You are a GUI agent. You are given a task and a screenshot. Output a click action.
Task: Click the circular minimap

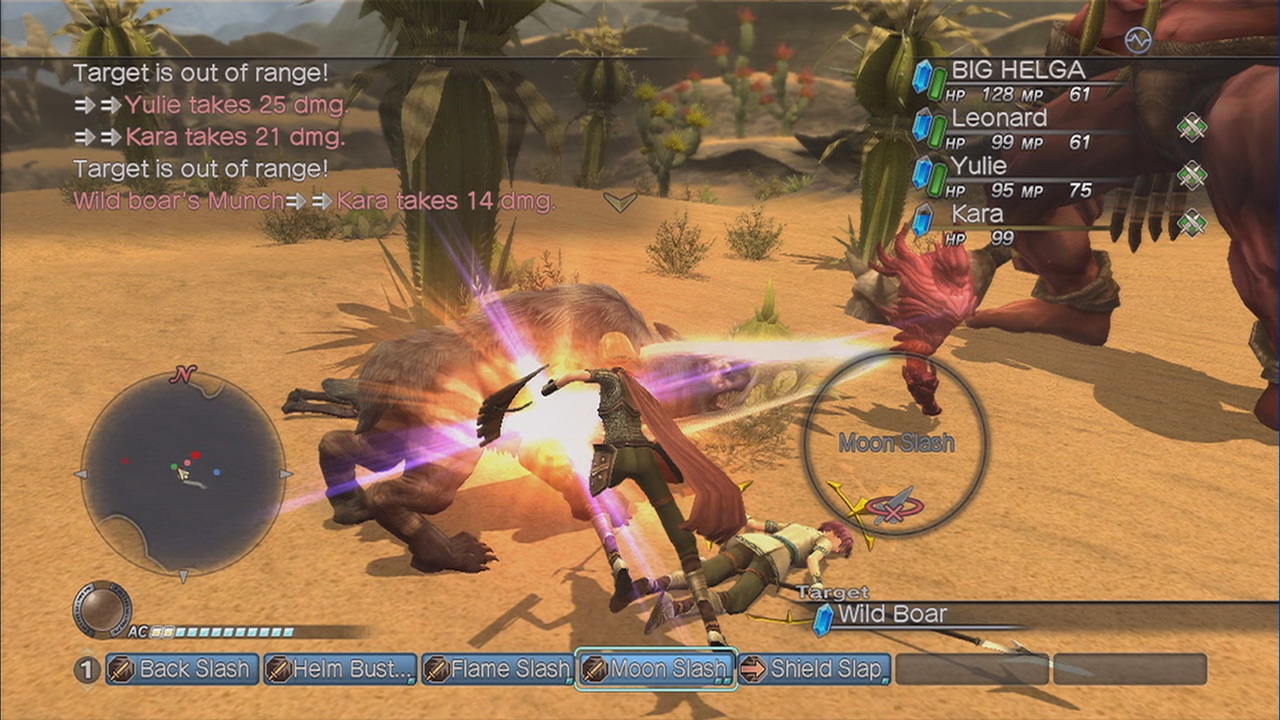182,473
